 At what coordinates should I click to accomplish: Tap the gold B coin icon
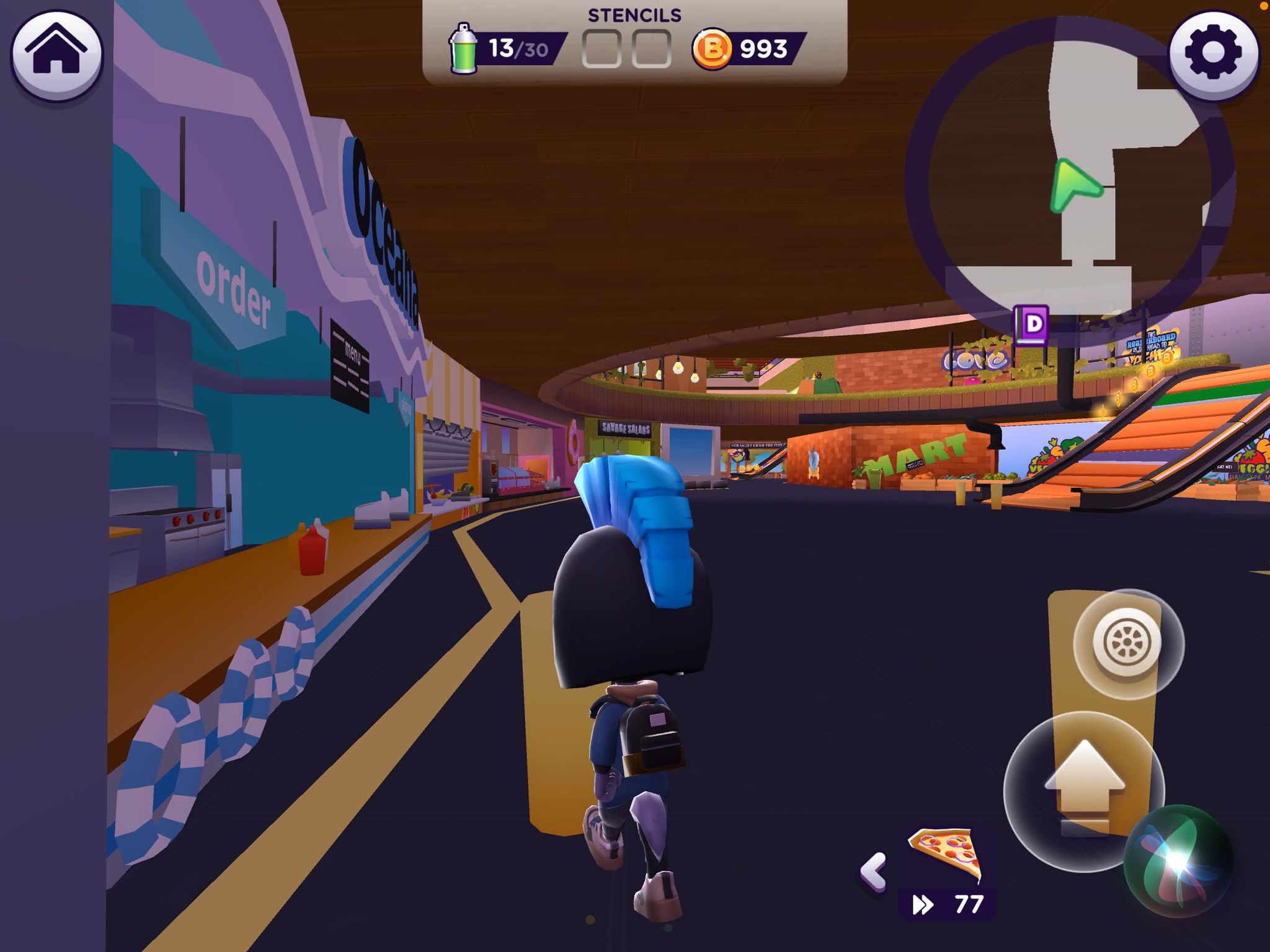click(x=711, y=49)
